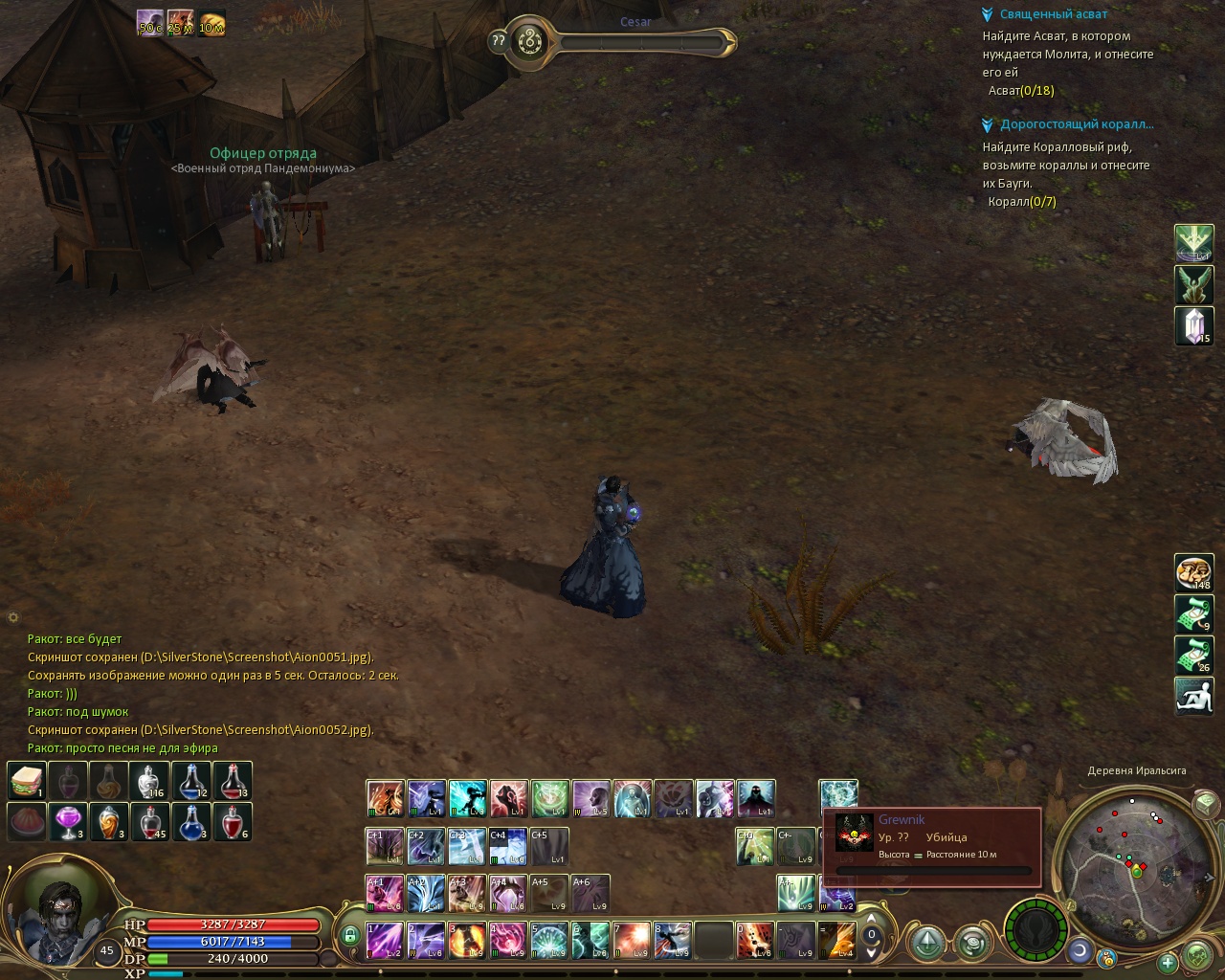The width and height of the screenshot is (1225, 980).
Task: Use the blue mana potion with 12 count
Action: [x=191, y=780]
